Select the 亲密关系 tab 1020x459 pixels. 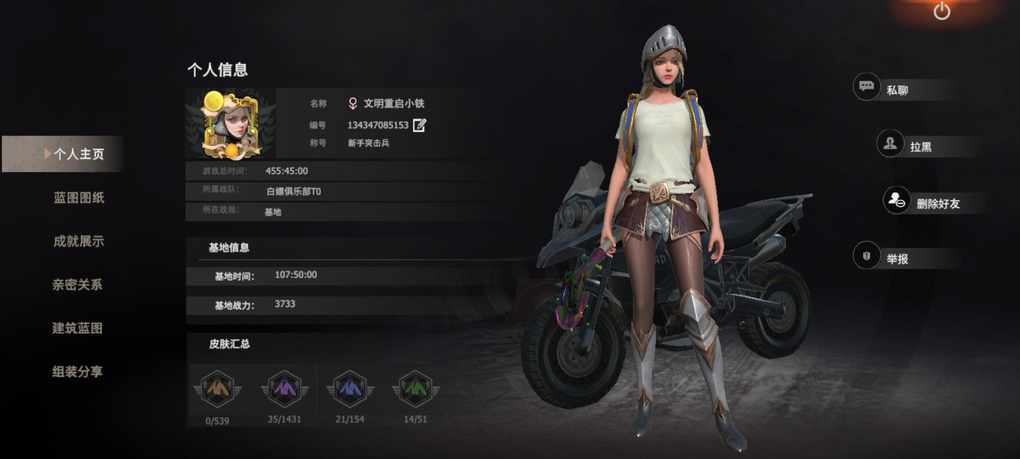click(78, 285)
